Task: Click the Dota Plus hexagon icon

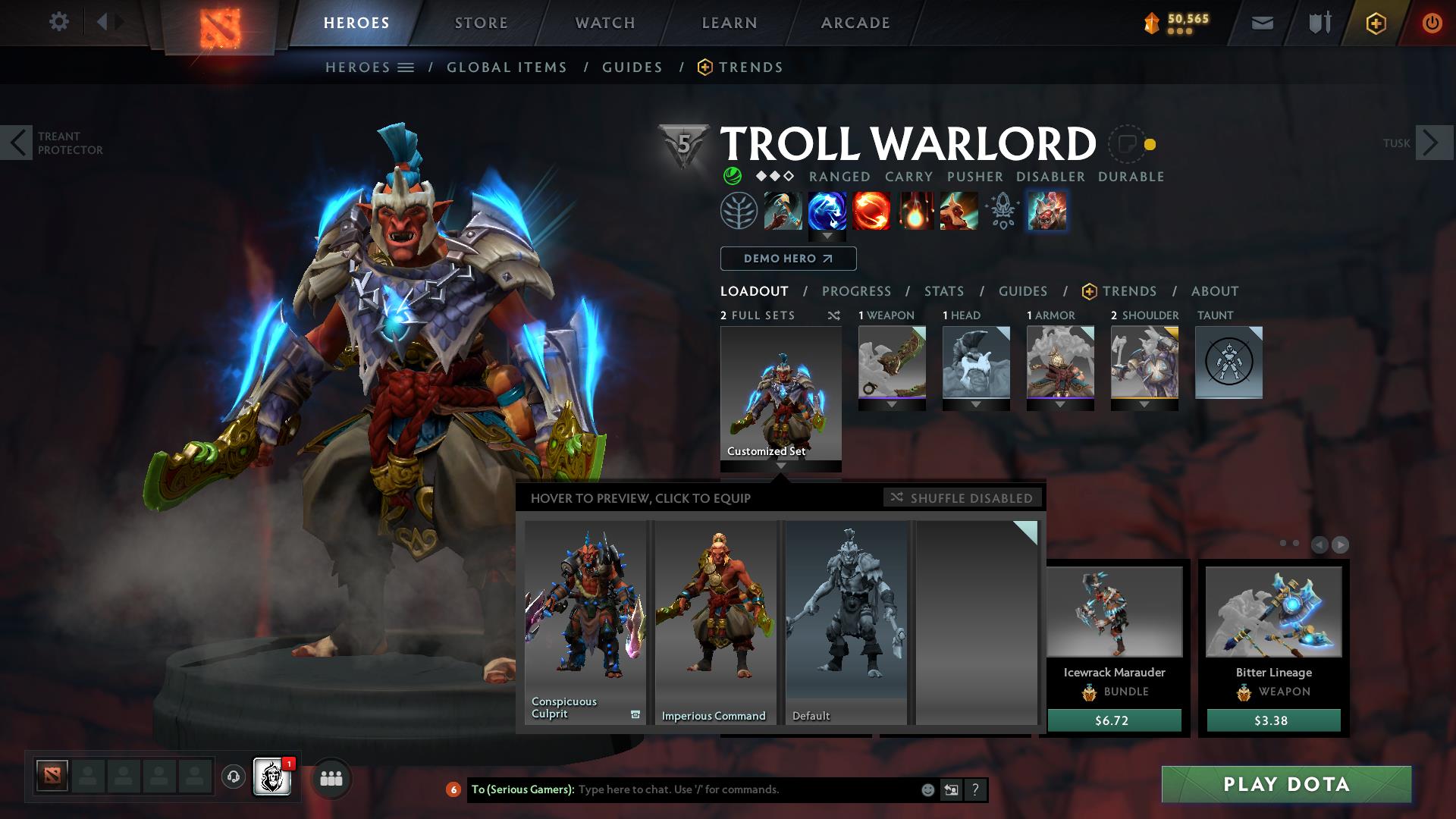Action: pos(1377,23)
